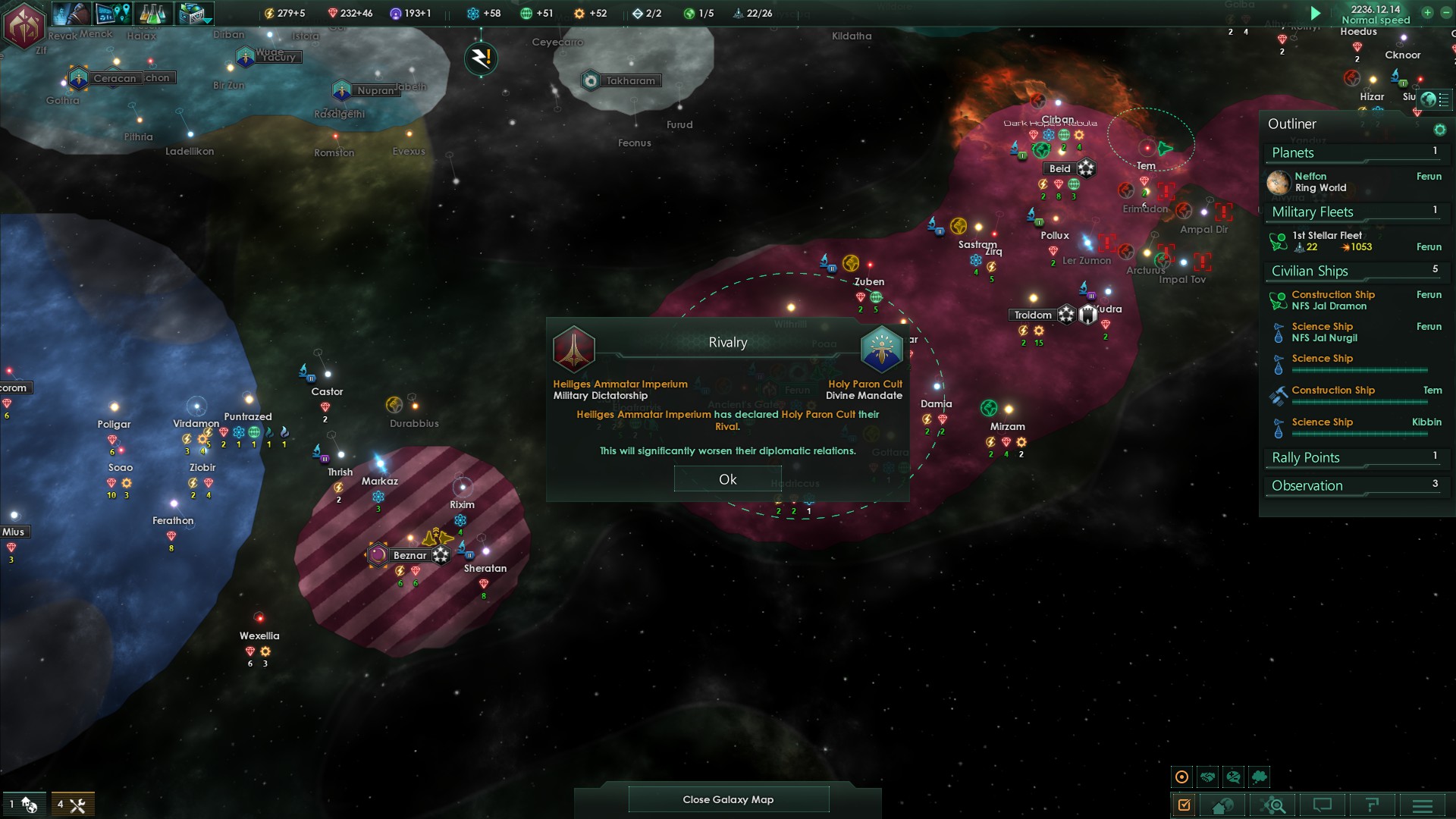Screen dimensions: 1456x819
Task: Open the chat speech bubble button
Action: point(1323,805)
